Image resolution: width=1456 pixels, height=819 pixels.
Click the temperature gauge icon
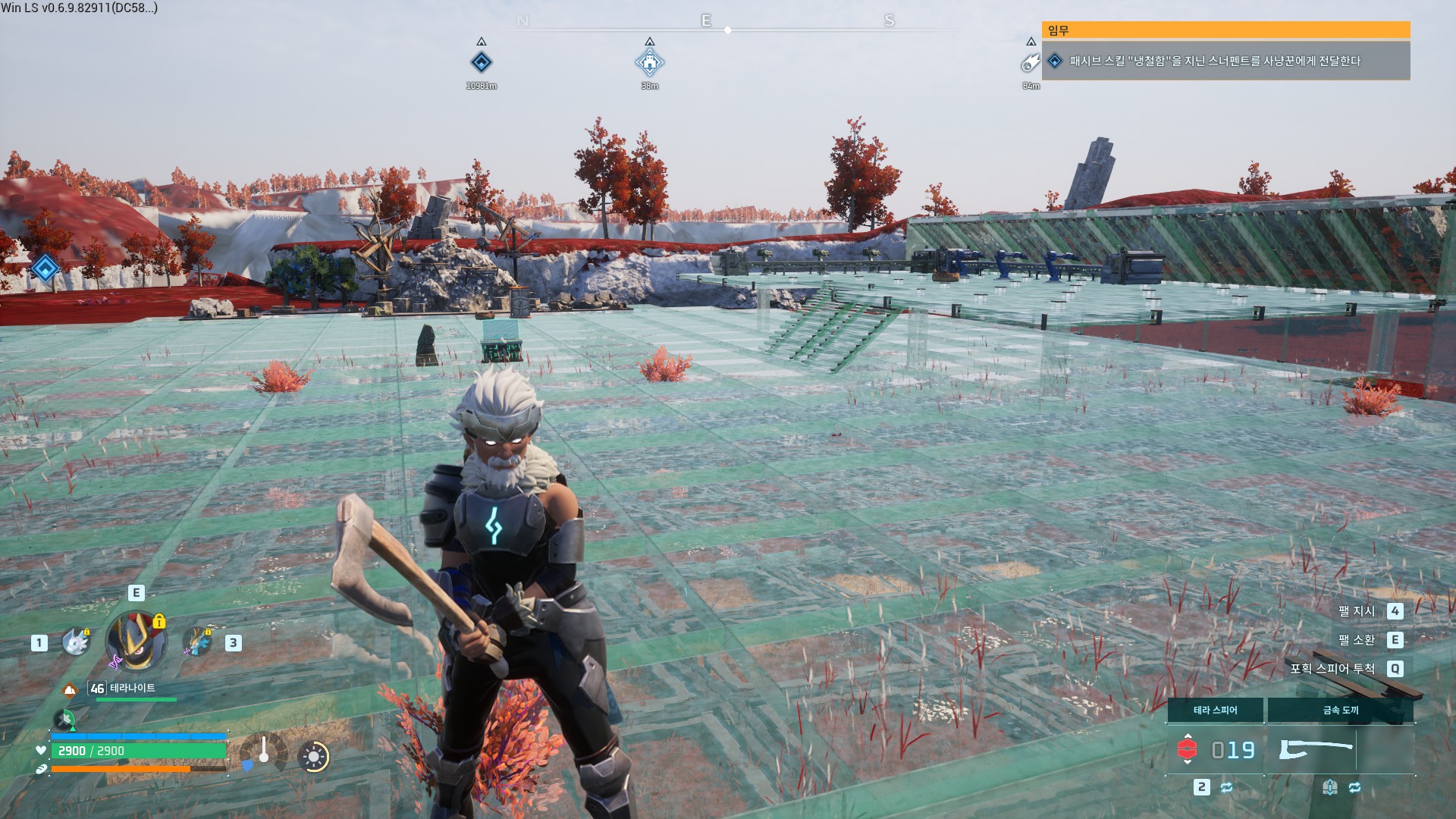coord(262,754)
